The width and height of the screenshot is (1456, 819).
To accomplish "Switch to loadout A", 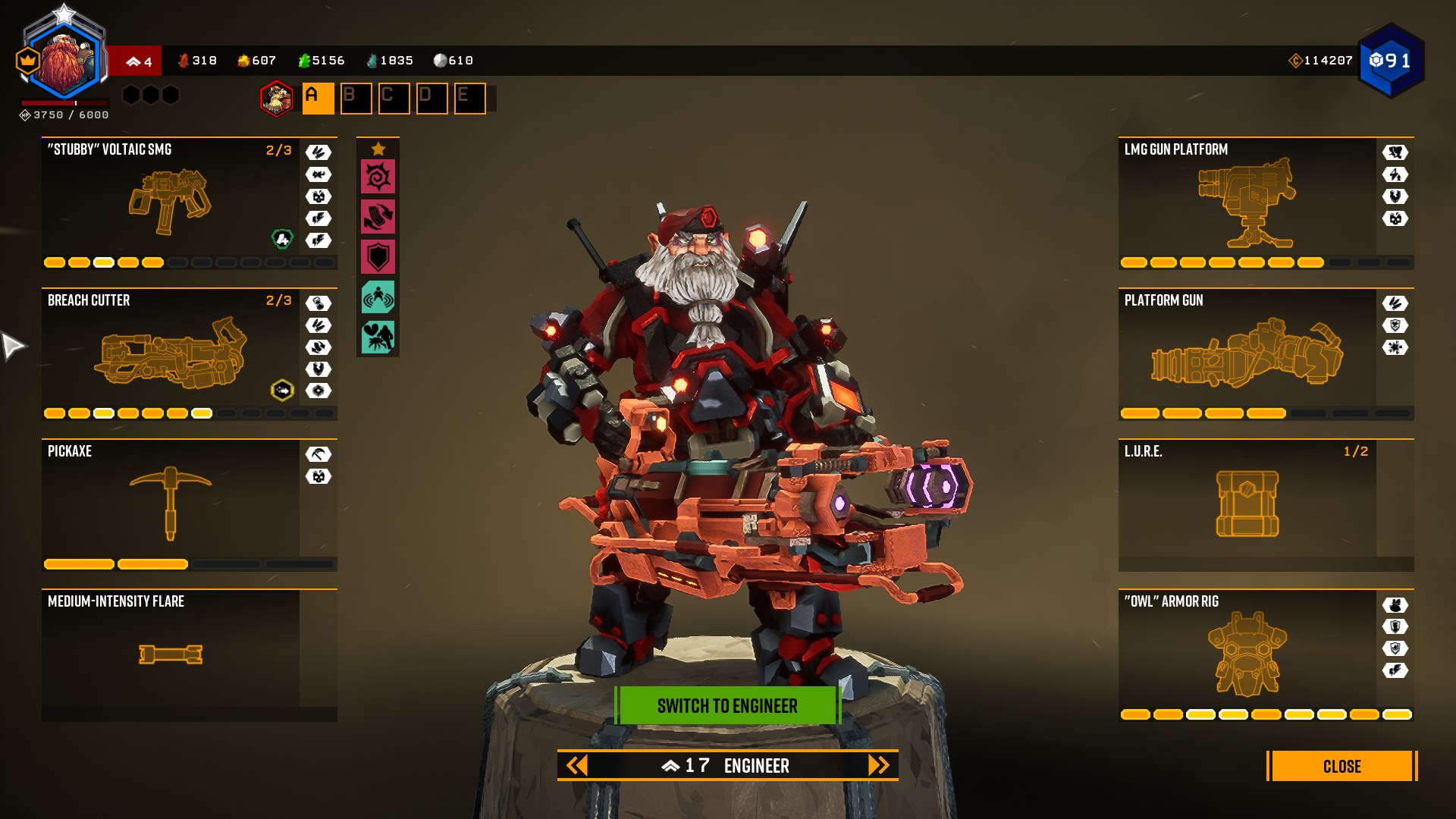I will [x=318, y=99].
